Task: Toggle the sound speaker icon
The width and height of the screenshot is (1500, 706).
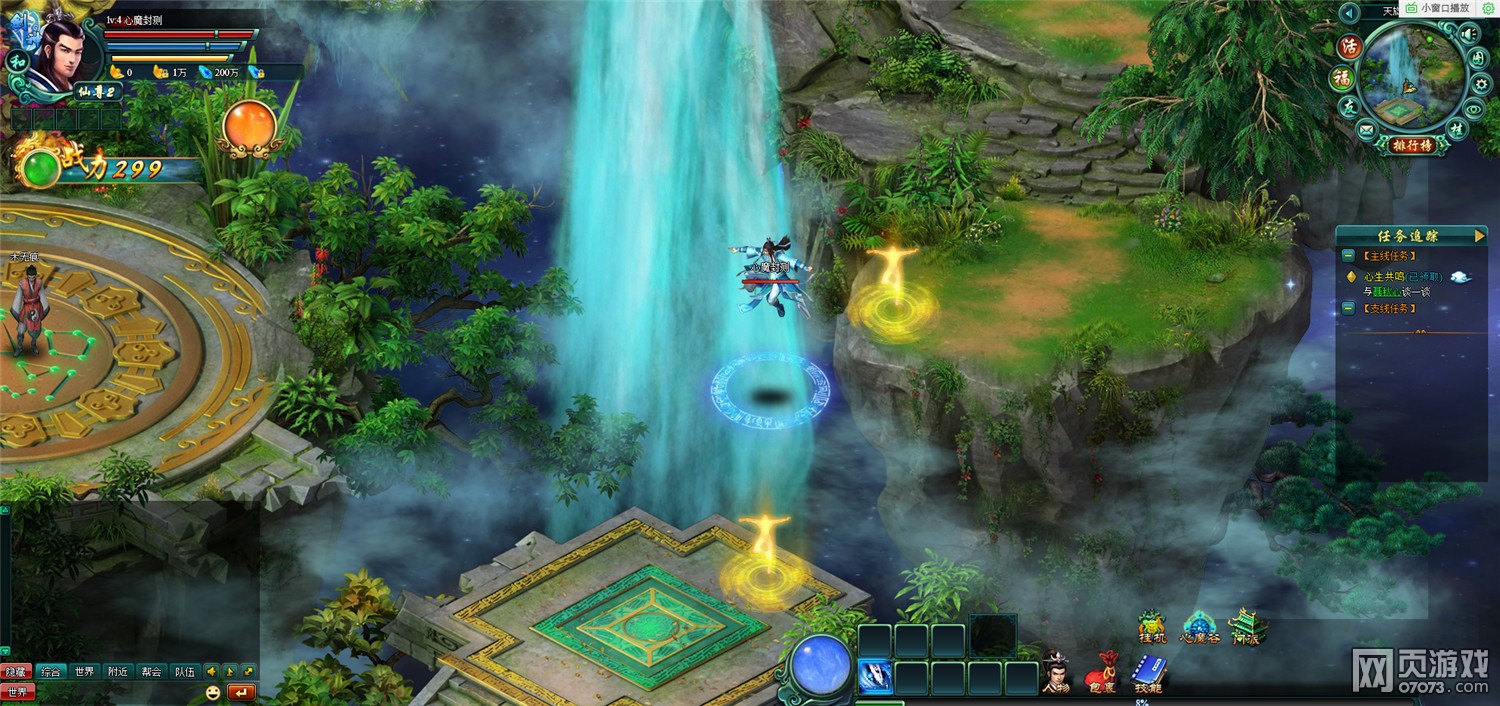Action: pyautogui.click(x=1468, y=35)
